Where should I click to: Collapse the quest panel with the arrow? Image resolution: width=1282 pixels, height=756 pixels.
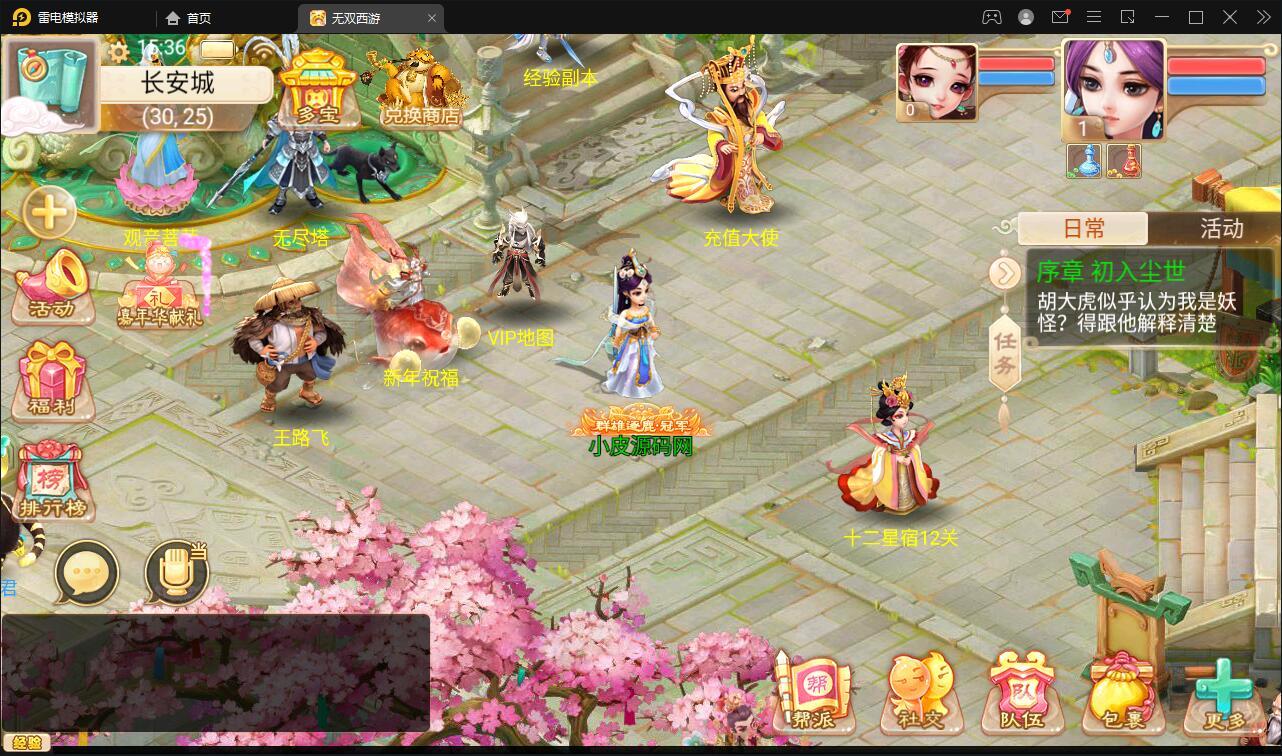coord(1006,272)
